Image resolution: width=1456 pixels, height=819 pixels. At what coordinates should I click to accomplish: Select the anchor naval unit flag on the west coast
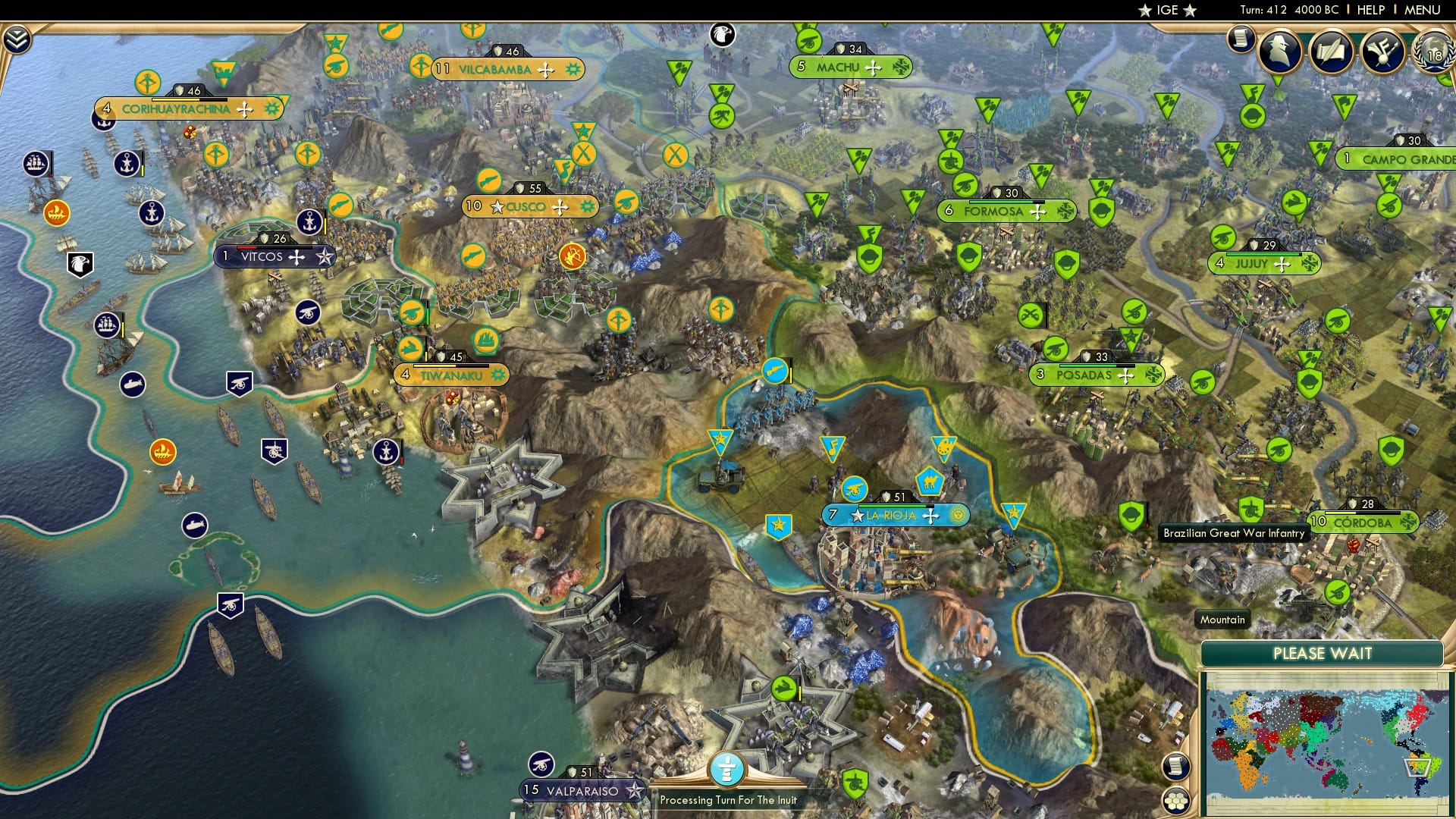(127, 164)
